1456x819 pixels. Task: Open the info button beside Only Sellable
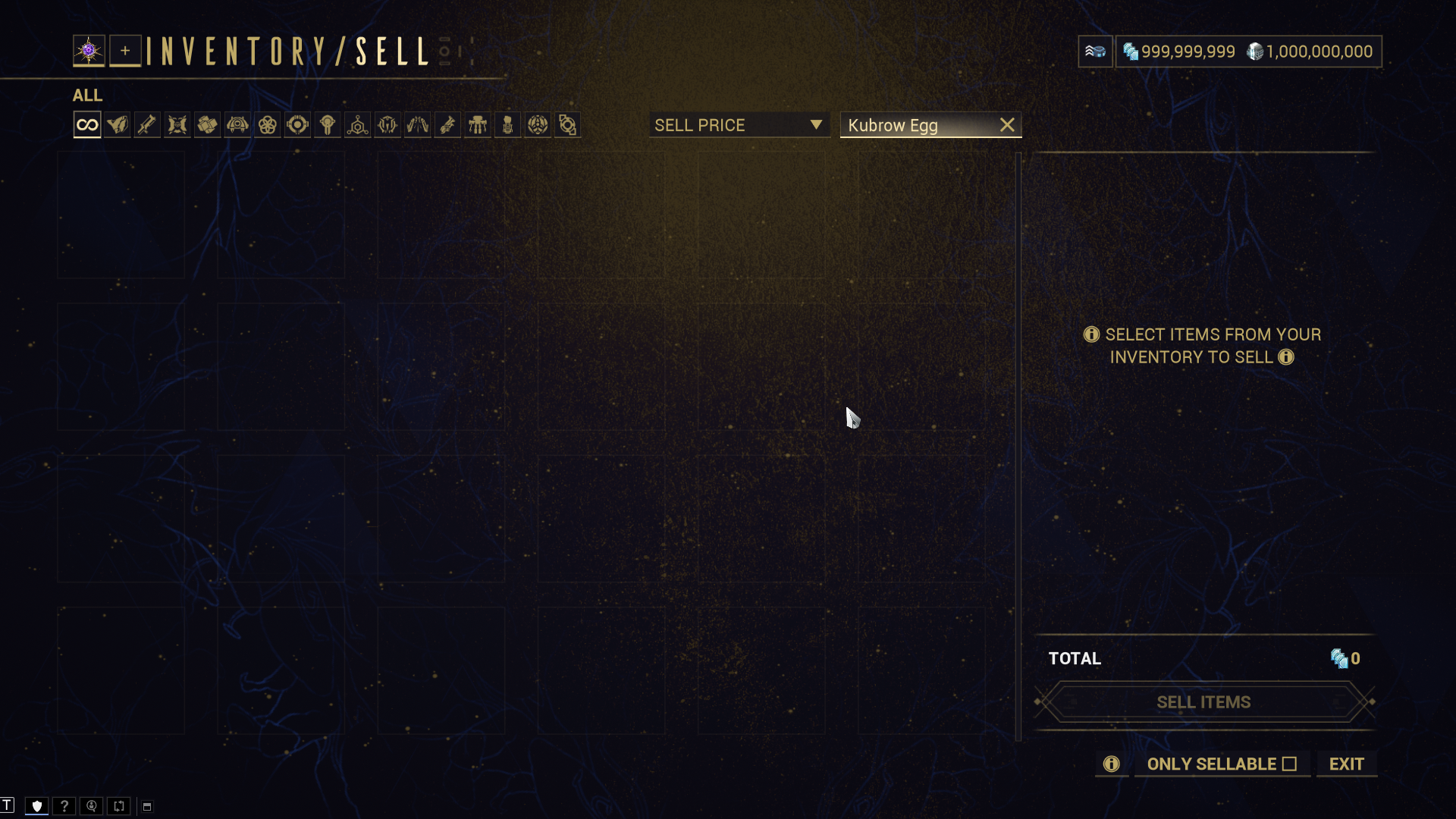pos(1111,764)
